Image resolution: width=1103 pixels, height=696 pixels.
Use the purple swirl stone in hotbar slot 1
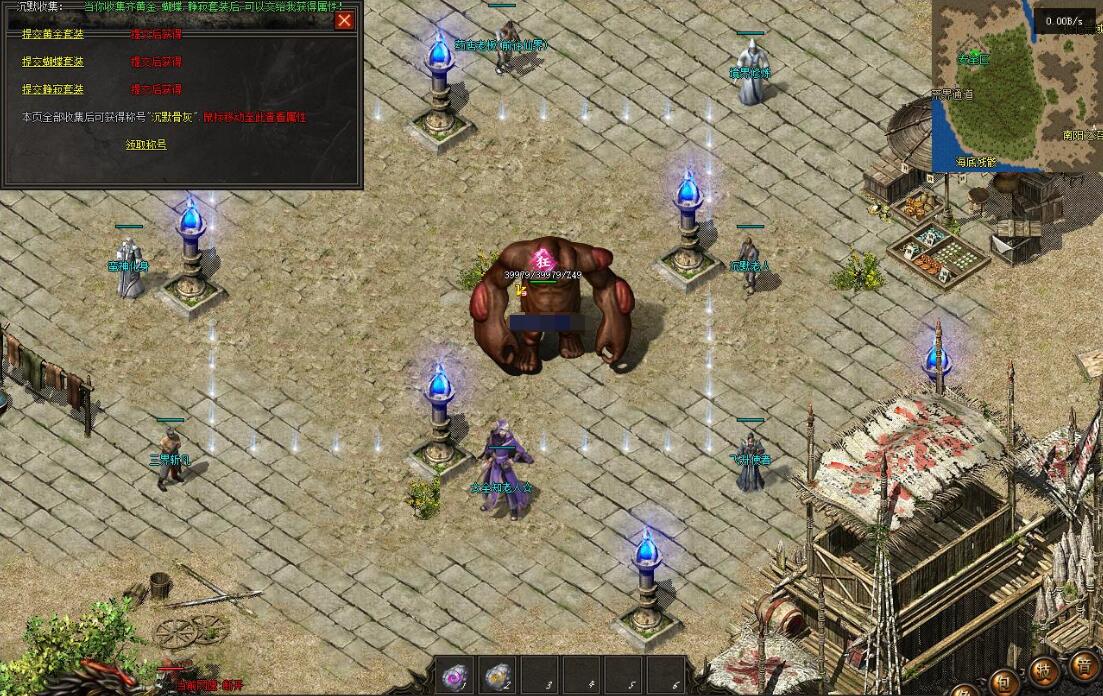pyautogui.click(x=455, y=677)
